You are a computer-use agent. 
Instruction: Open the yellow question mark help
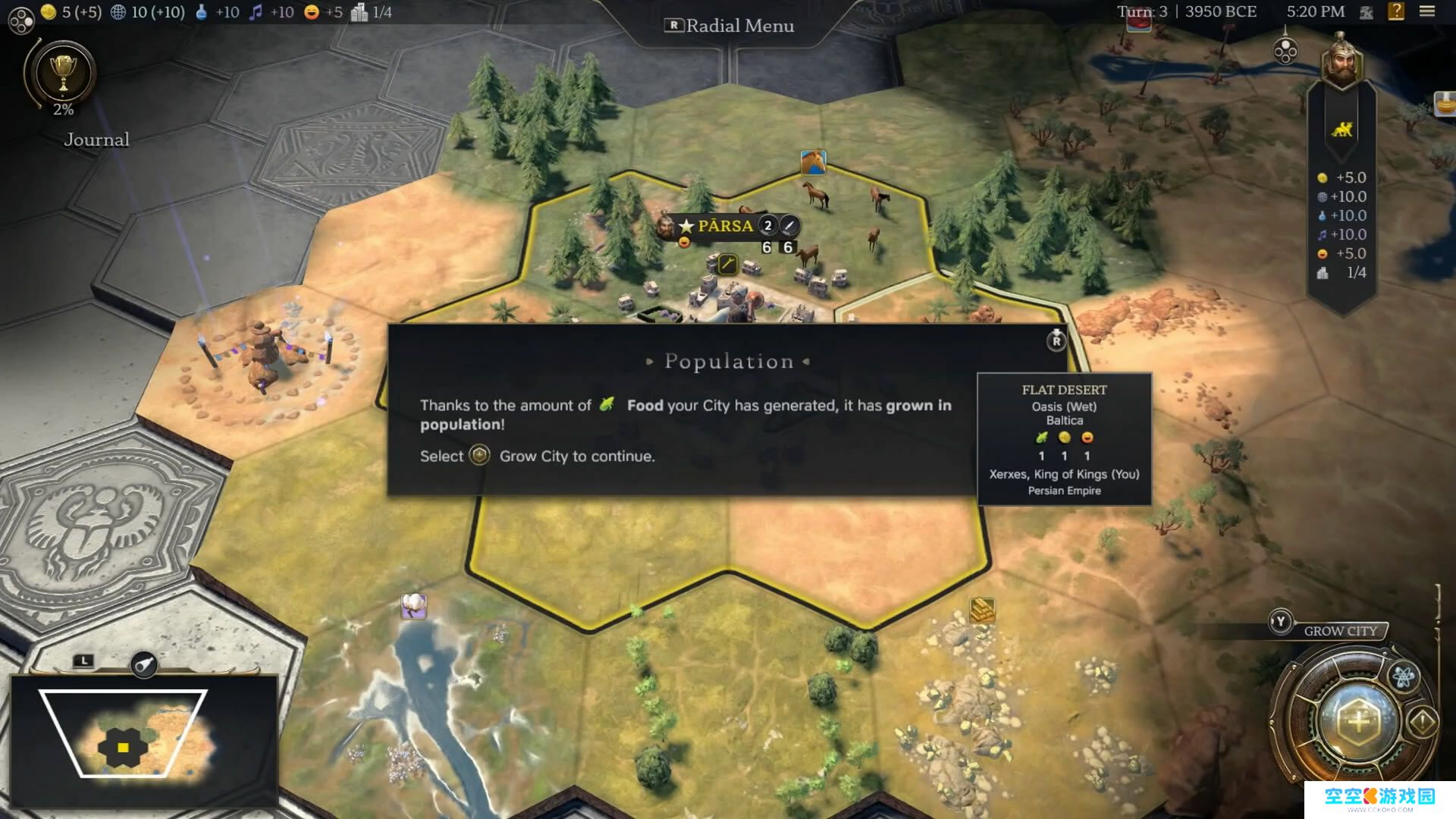point(1396,11)
